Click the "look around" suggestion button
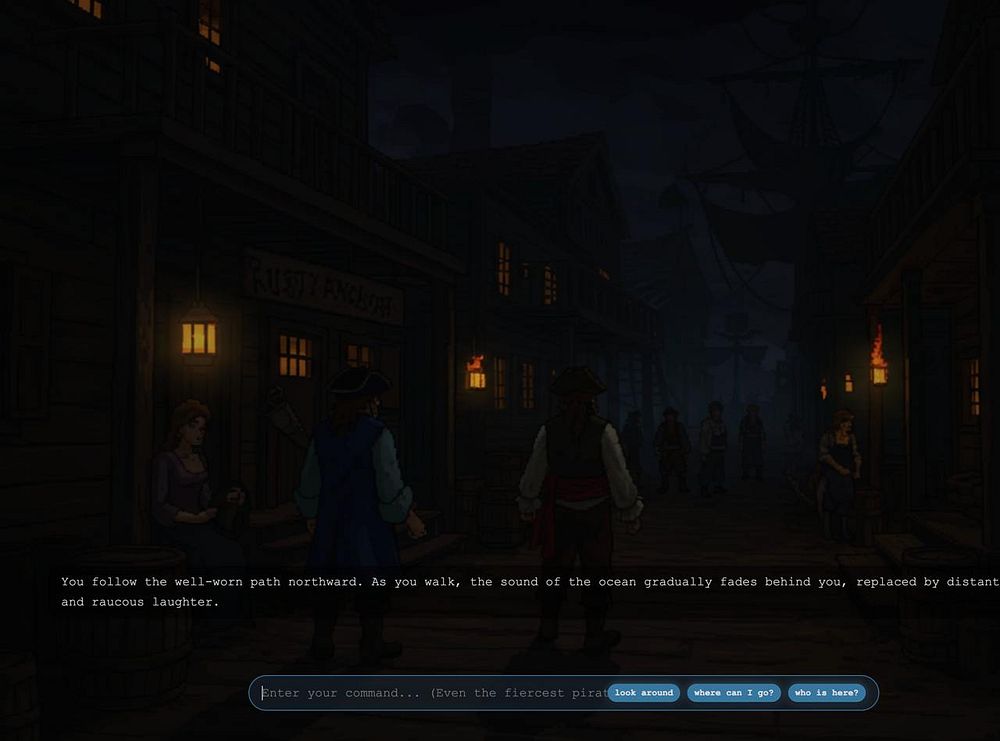Viewport: 1000px width, 741px height. pyautogui.click(x=644, y=693)
